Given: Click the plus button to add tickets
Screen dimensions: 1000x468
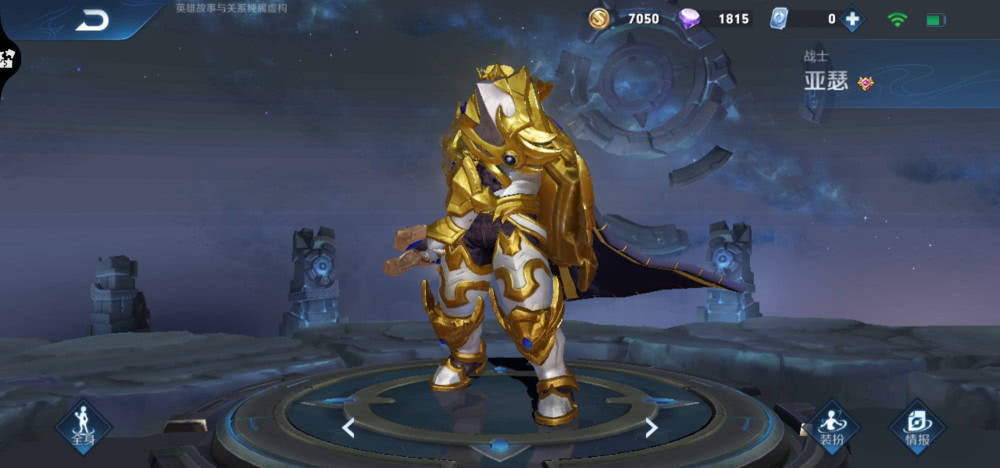Looking at the screenshot, I should coord(852,19).
